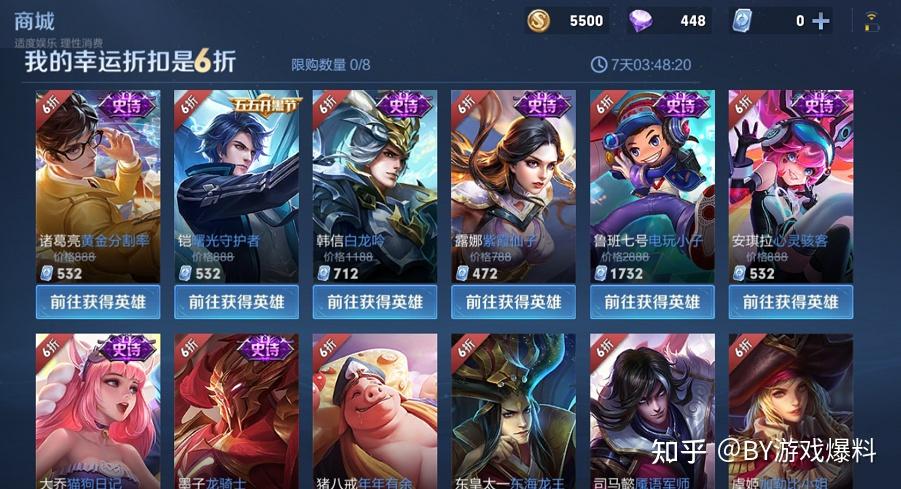Click 前往获得英雄 under 露娜 紫霞仙子
This screenshot has height=489, width=901.
tap(514, 301)
